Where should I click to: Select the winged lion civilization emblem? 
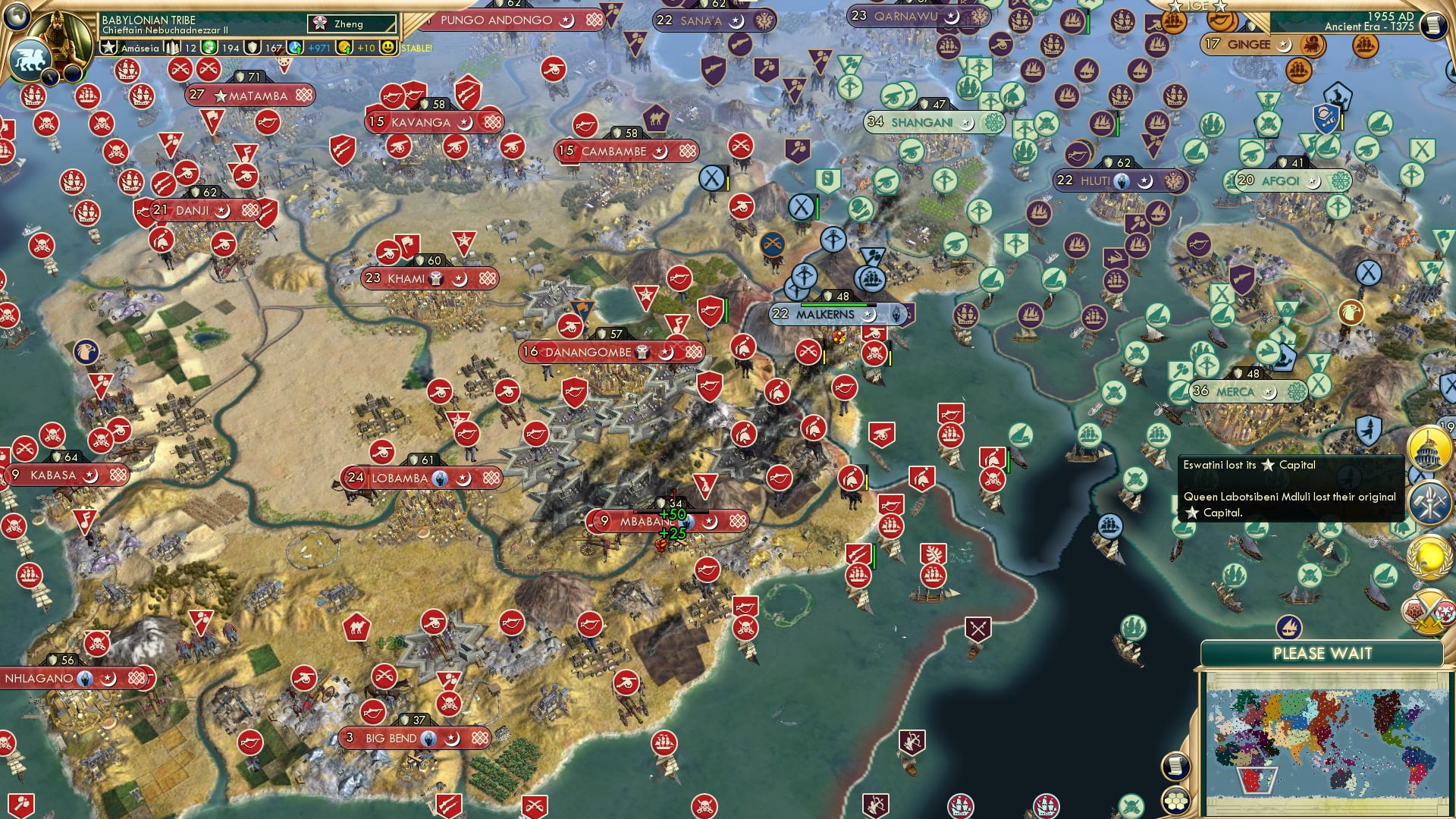[29, 59]
